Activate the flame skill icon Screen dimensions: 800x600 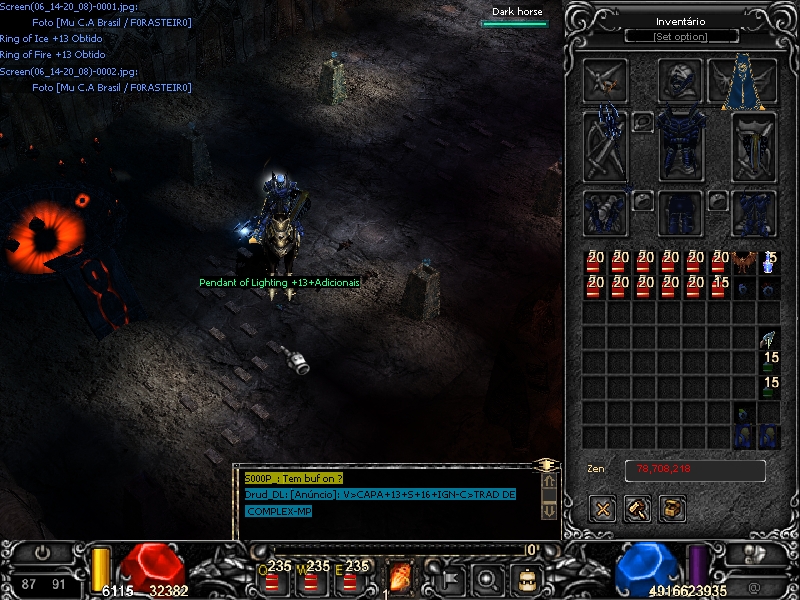click(400, 577)
